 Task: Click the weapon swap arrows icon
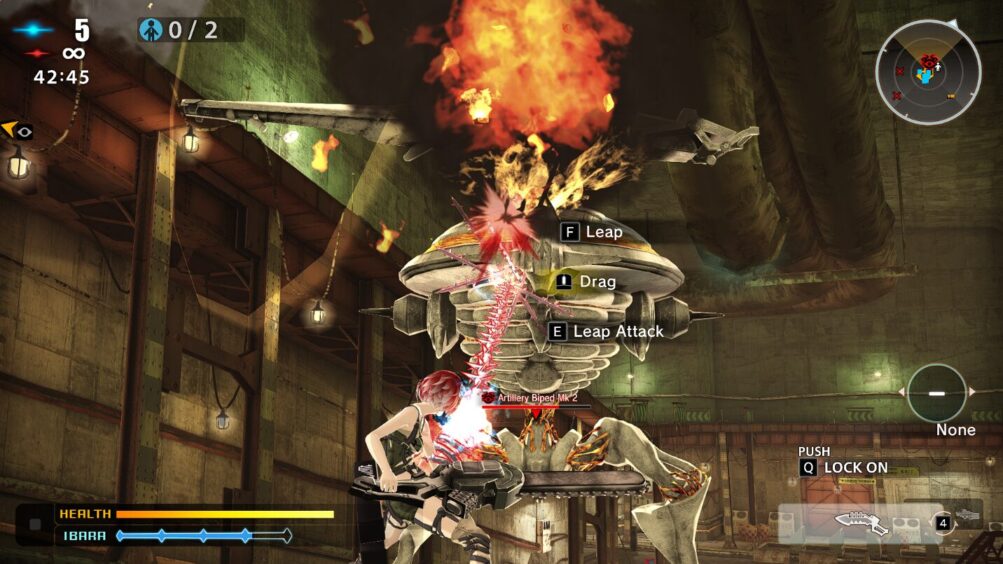(x=942, y=522)
